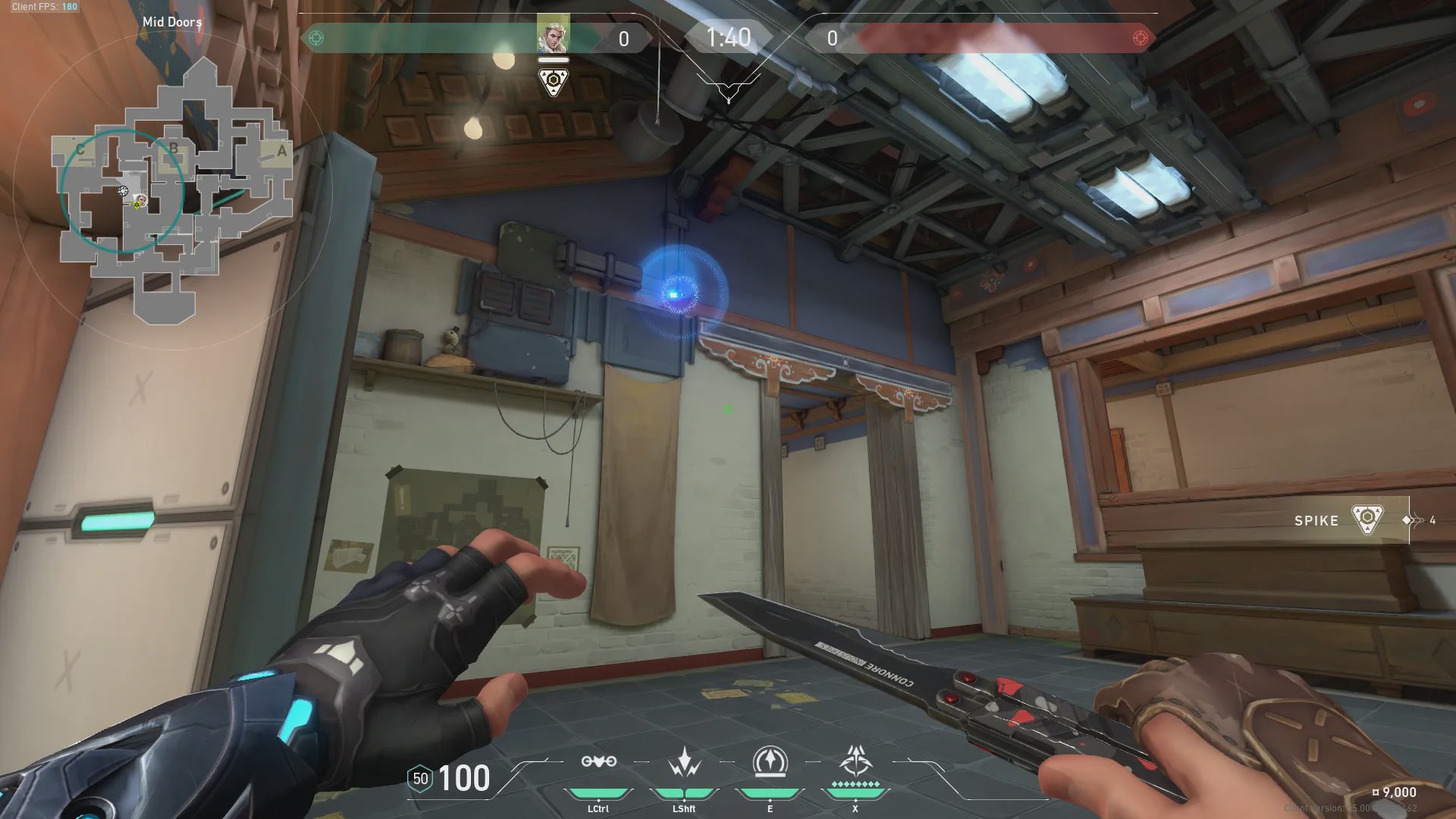Viewport: 1456px width, 819px height.
Task: Activate the Recon Bolt ability icon
Action: tap(770, 762)
